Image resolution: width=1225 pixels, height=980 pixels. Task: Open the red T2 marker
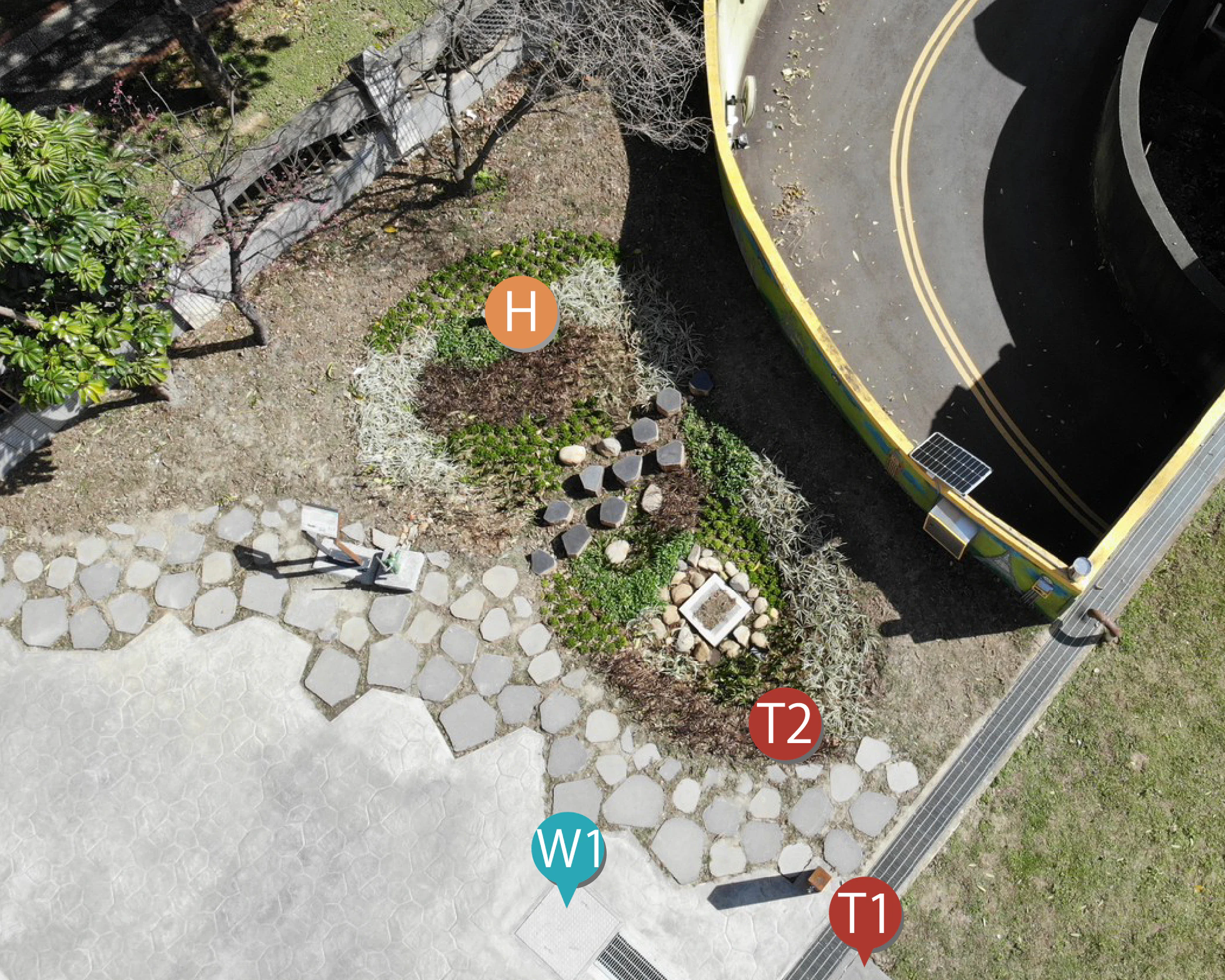tap(784, 724)
